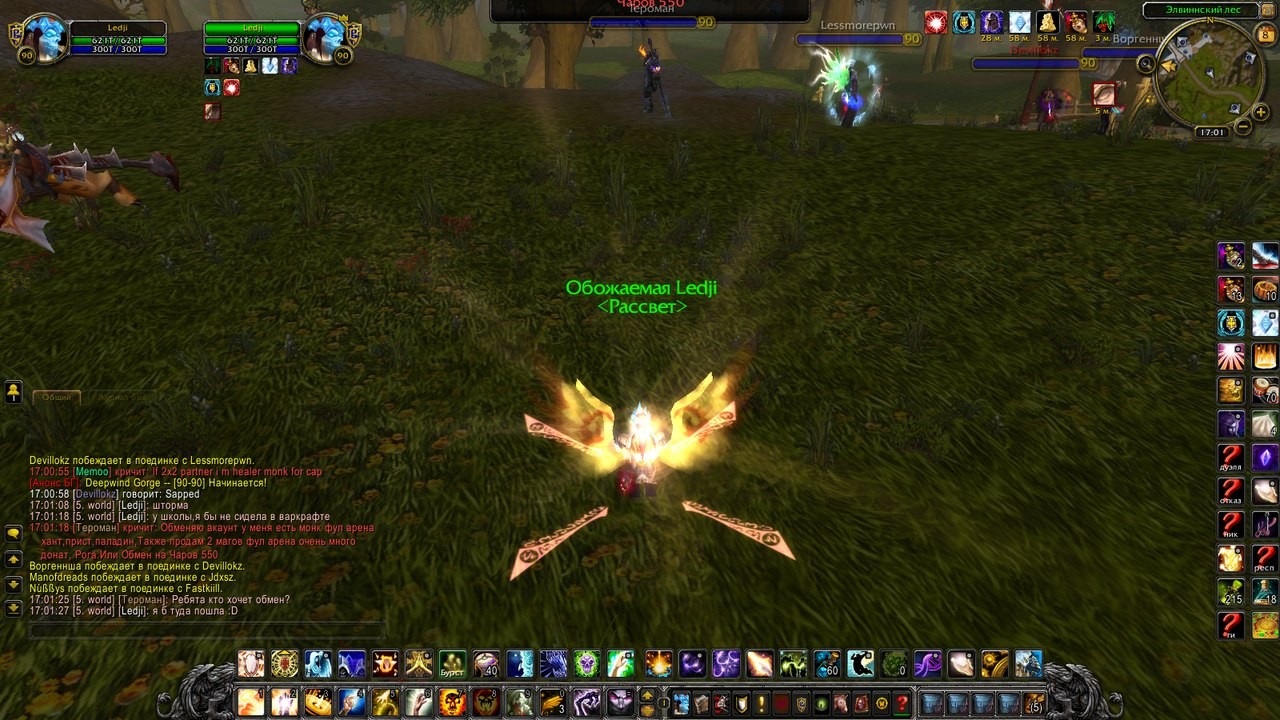This screenshot has width=1280, height=720.
Task: Click the target's portrait frame
Action: pyautogui.click(x=324, y=40)
